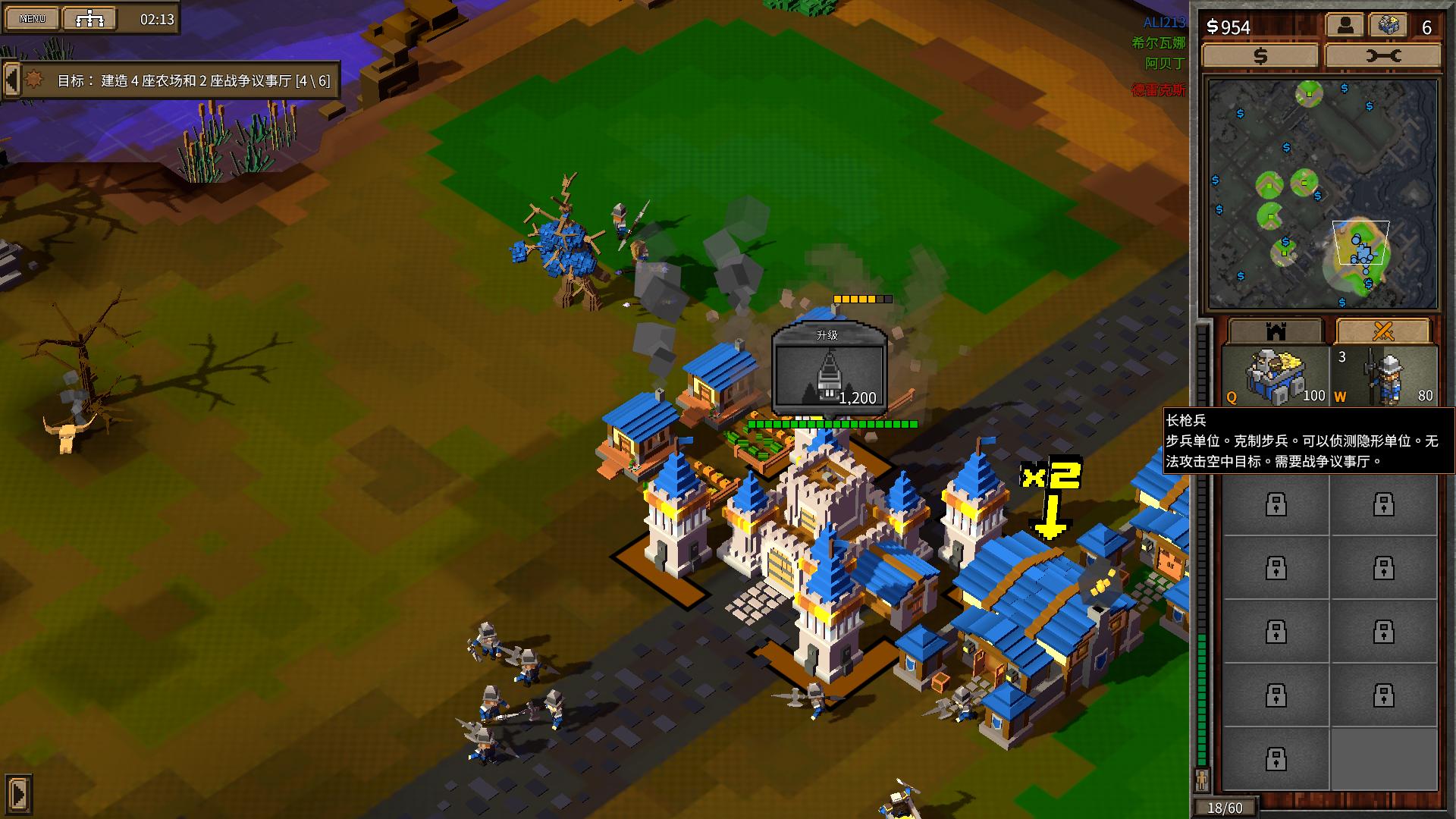This screenshot has width=1456, height=819.
Task: Click the player silhouette button
Action: point(1345,26)
